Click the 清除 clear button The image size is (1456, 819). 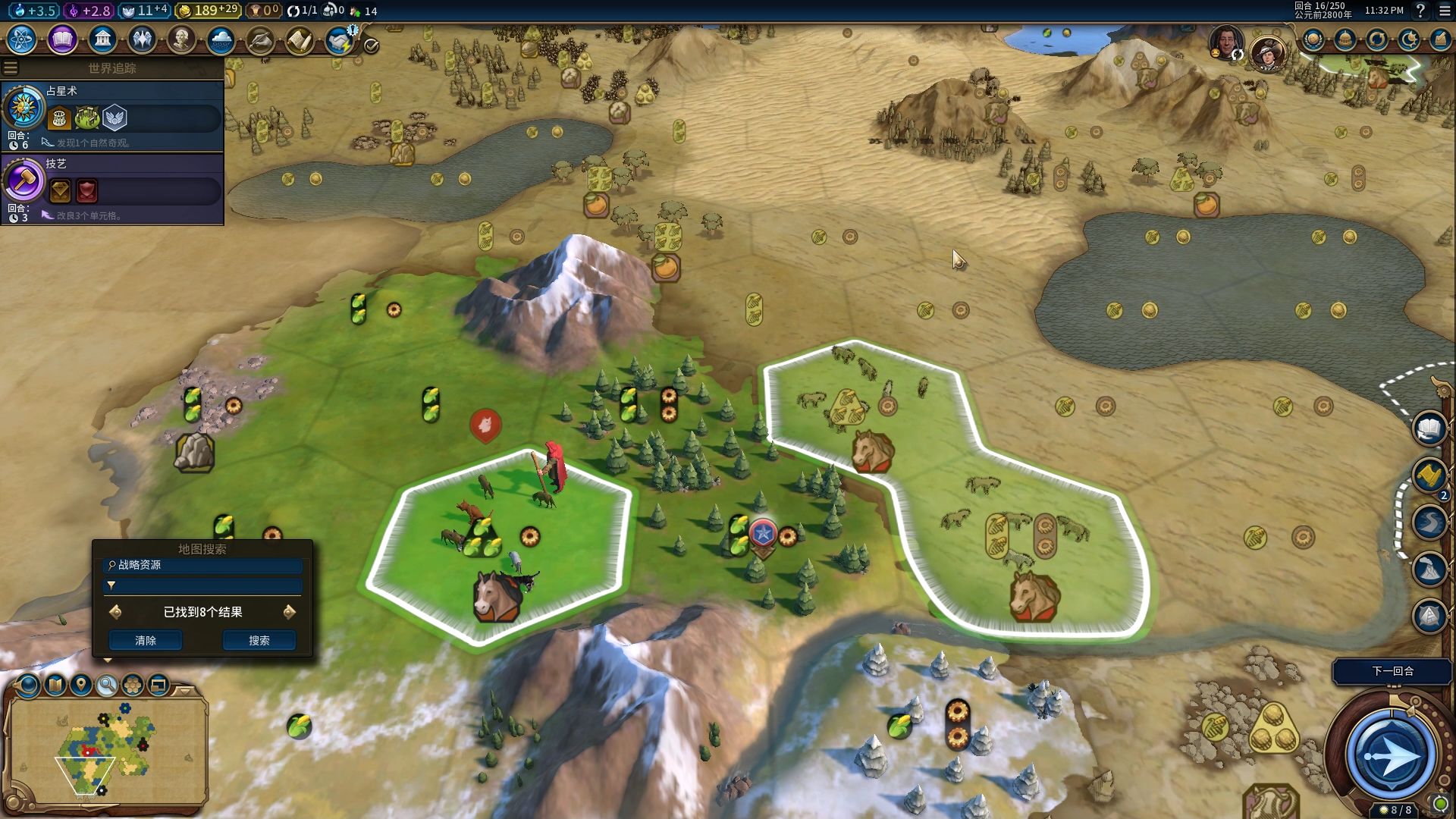coord(146,641)
